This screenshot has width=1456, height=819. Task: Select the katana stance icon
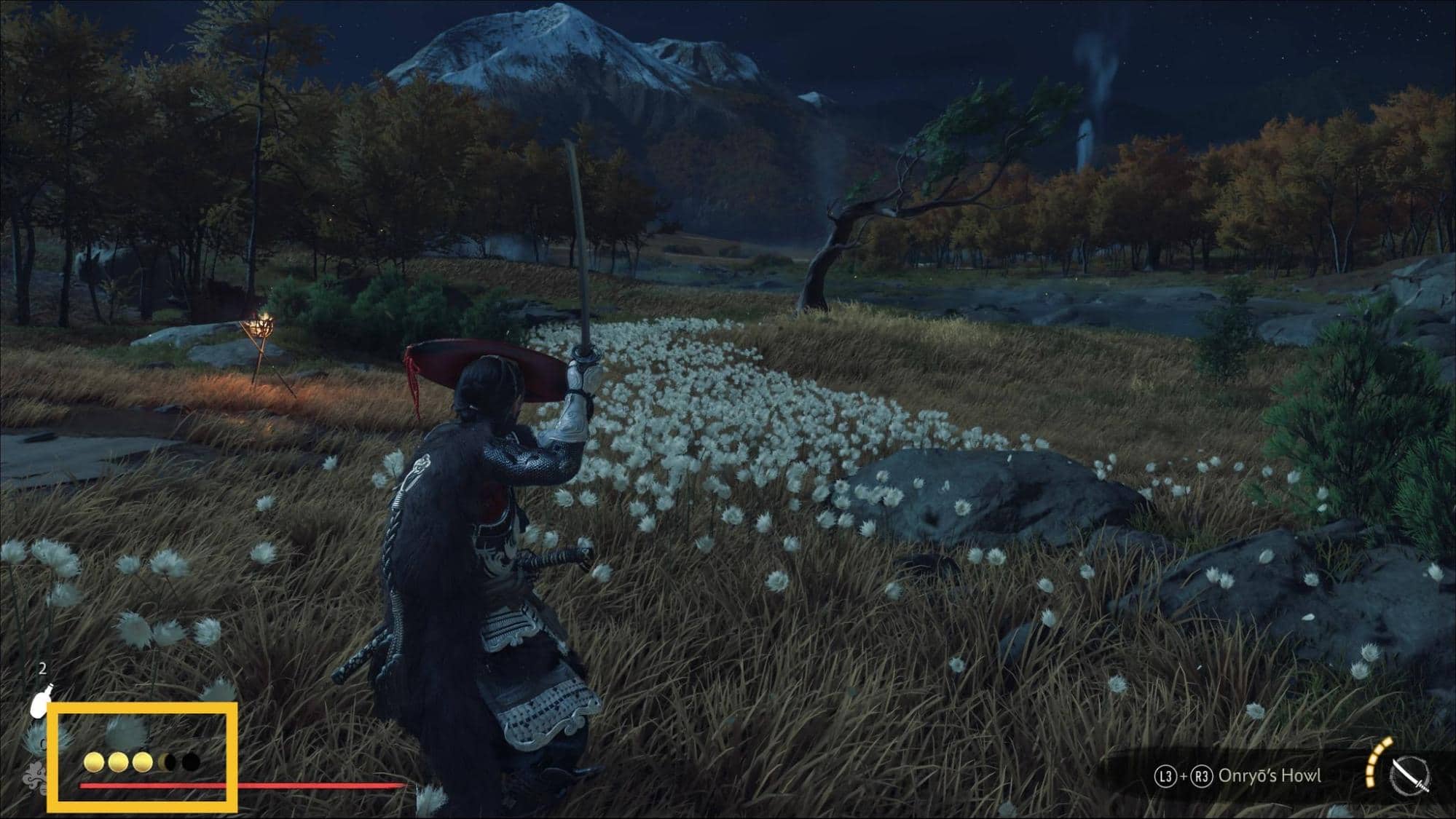pyautogui.click(x=1409, y=776)
